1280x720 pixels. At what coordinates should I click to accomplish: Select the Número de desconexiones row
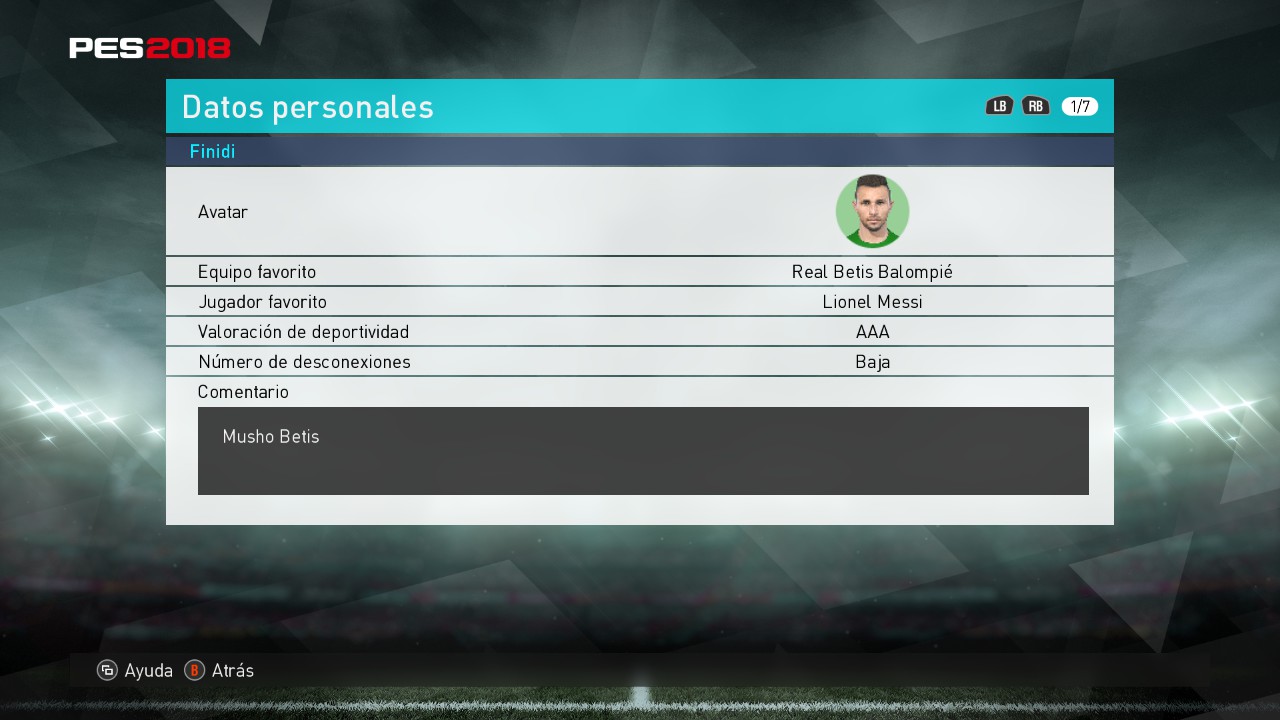coord(640,362)
